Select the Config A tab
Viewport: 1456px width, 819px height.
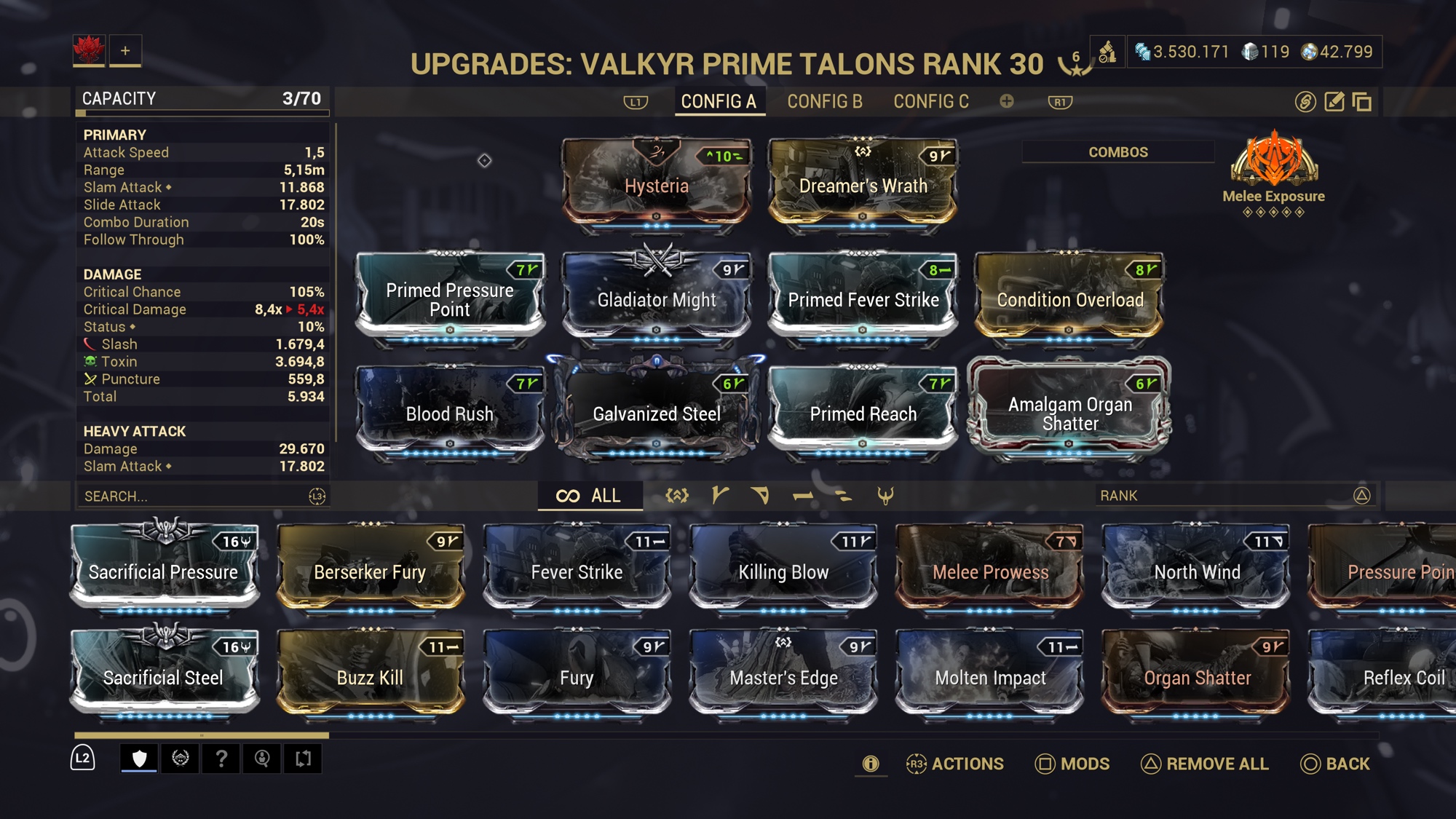coord(719,102)
